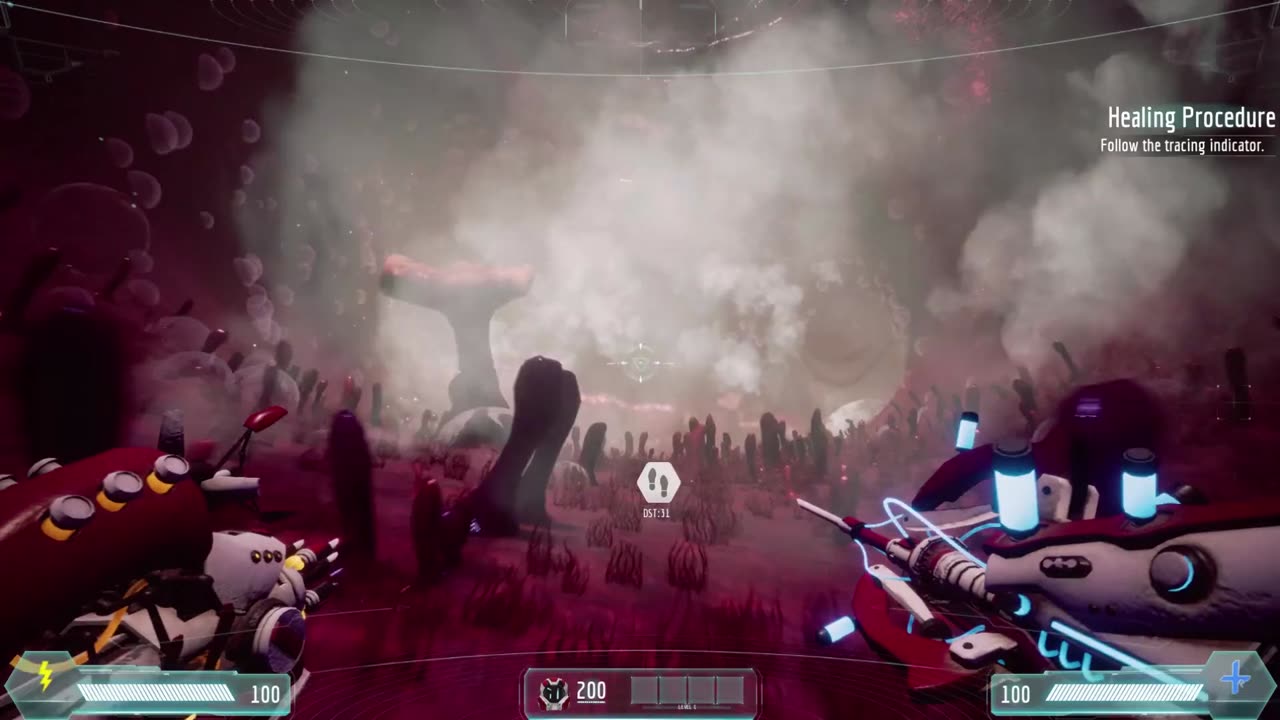Click the yellow lightning bolt energy icon
Image resolution: width=1280 pixels, height=720 pixels.
click(x=45, y=677)
